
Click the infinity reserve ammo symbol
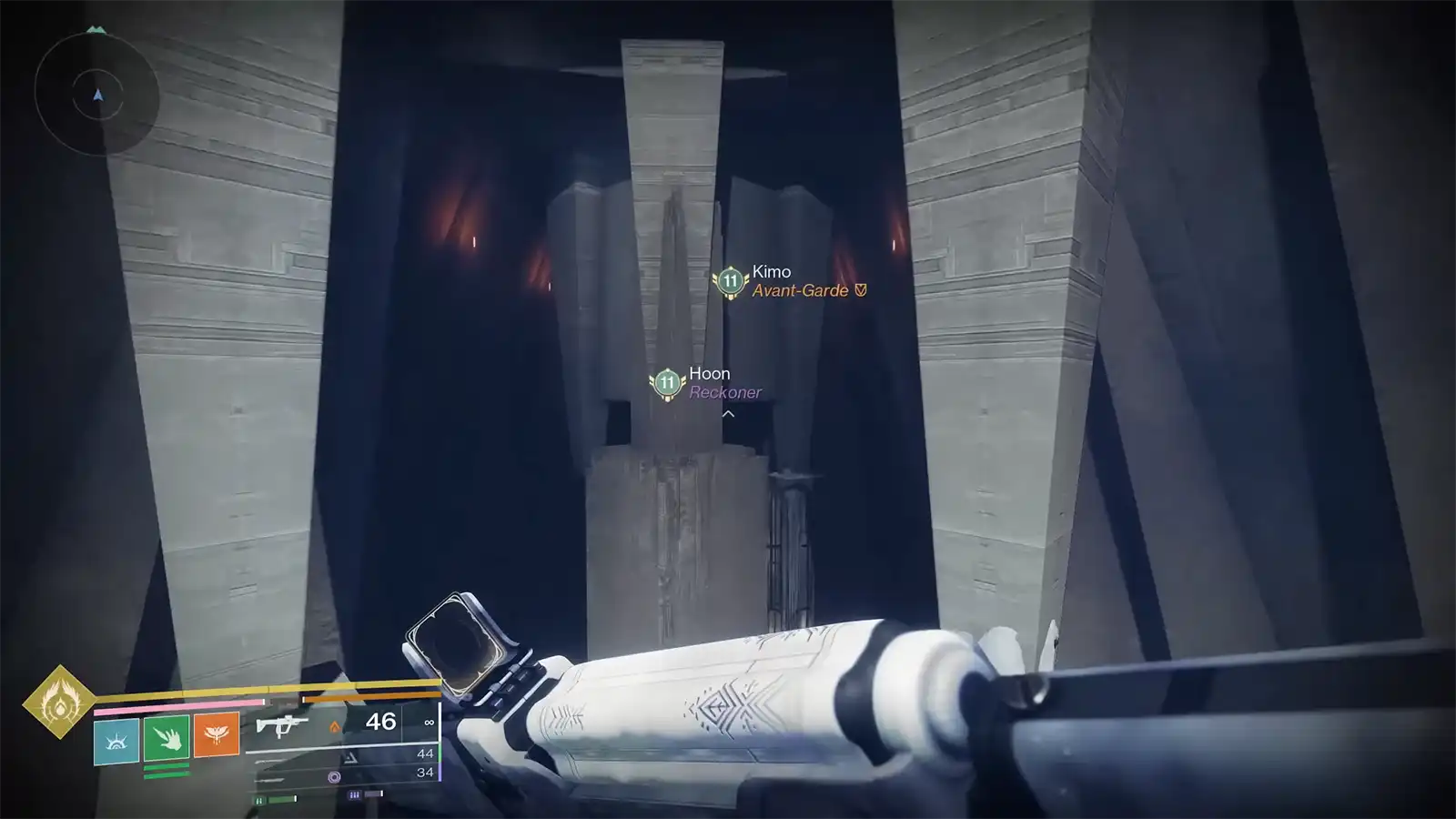(429, 723)
